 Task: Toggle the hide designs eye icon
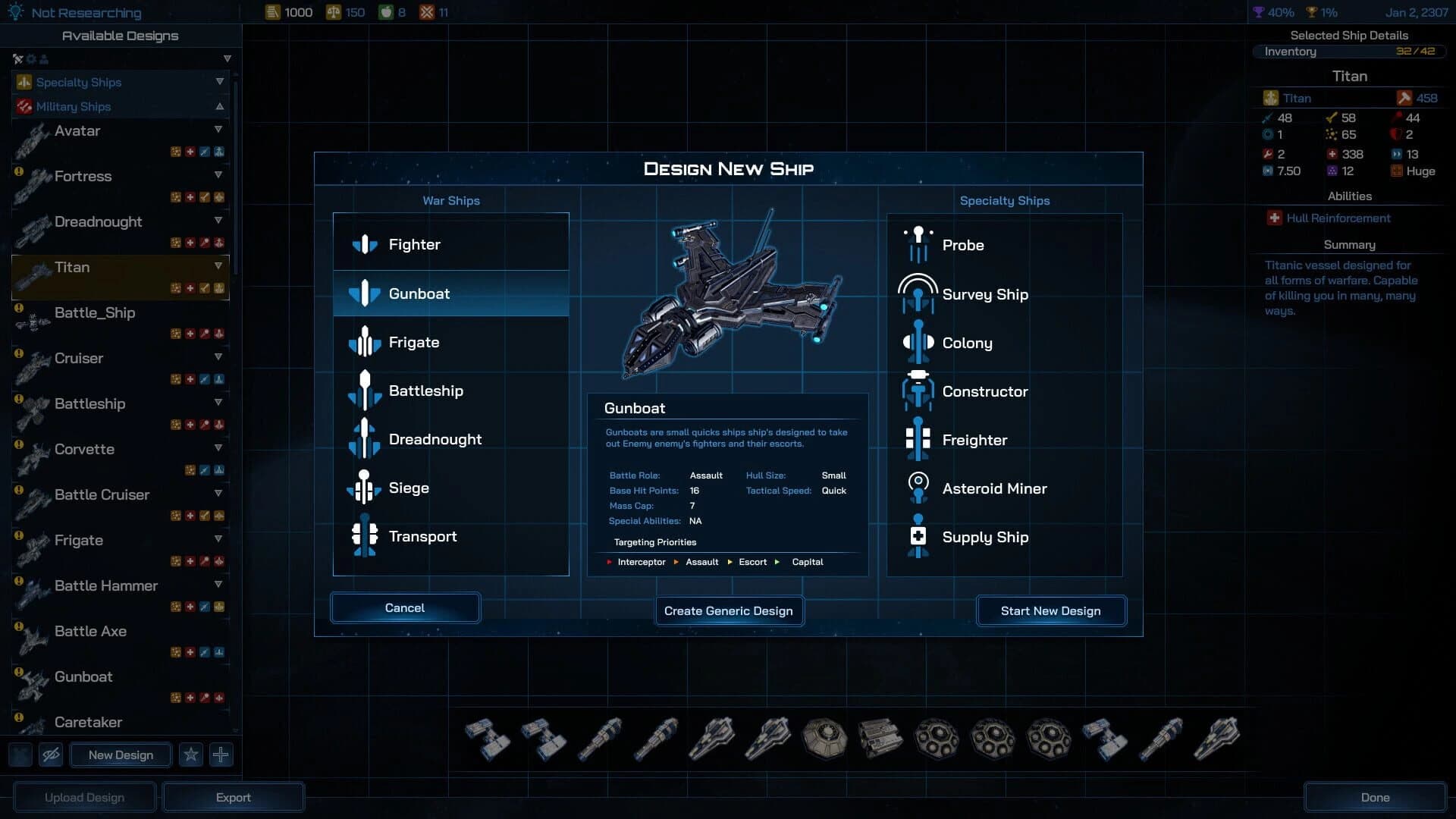[50, 755]
